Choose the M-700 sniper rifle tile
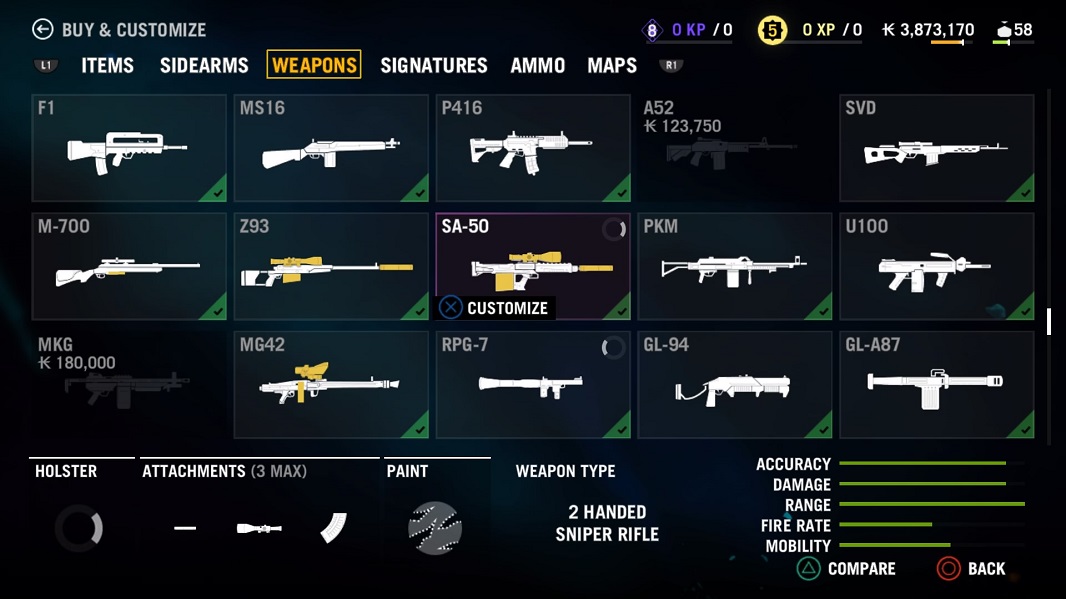1066x599 pixels. click(x=130, y=266)
